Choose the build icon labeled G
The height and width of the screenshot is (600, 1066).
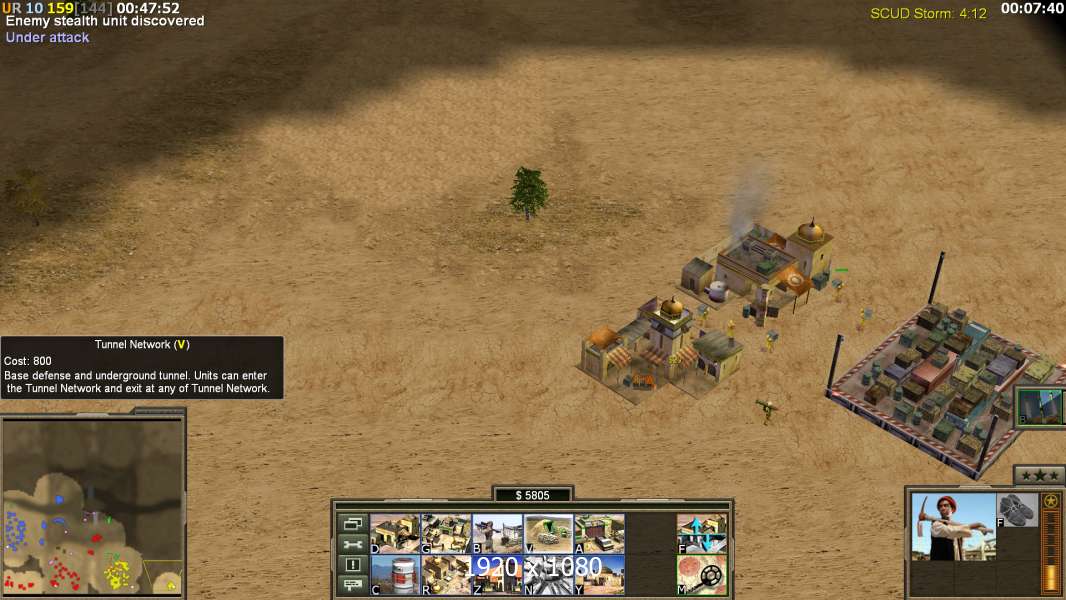[x=446, y=534]
